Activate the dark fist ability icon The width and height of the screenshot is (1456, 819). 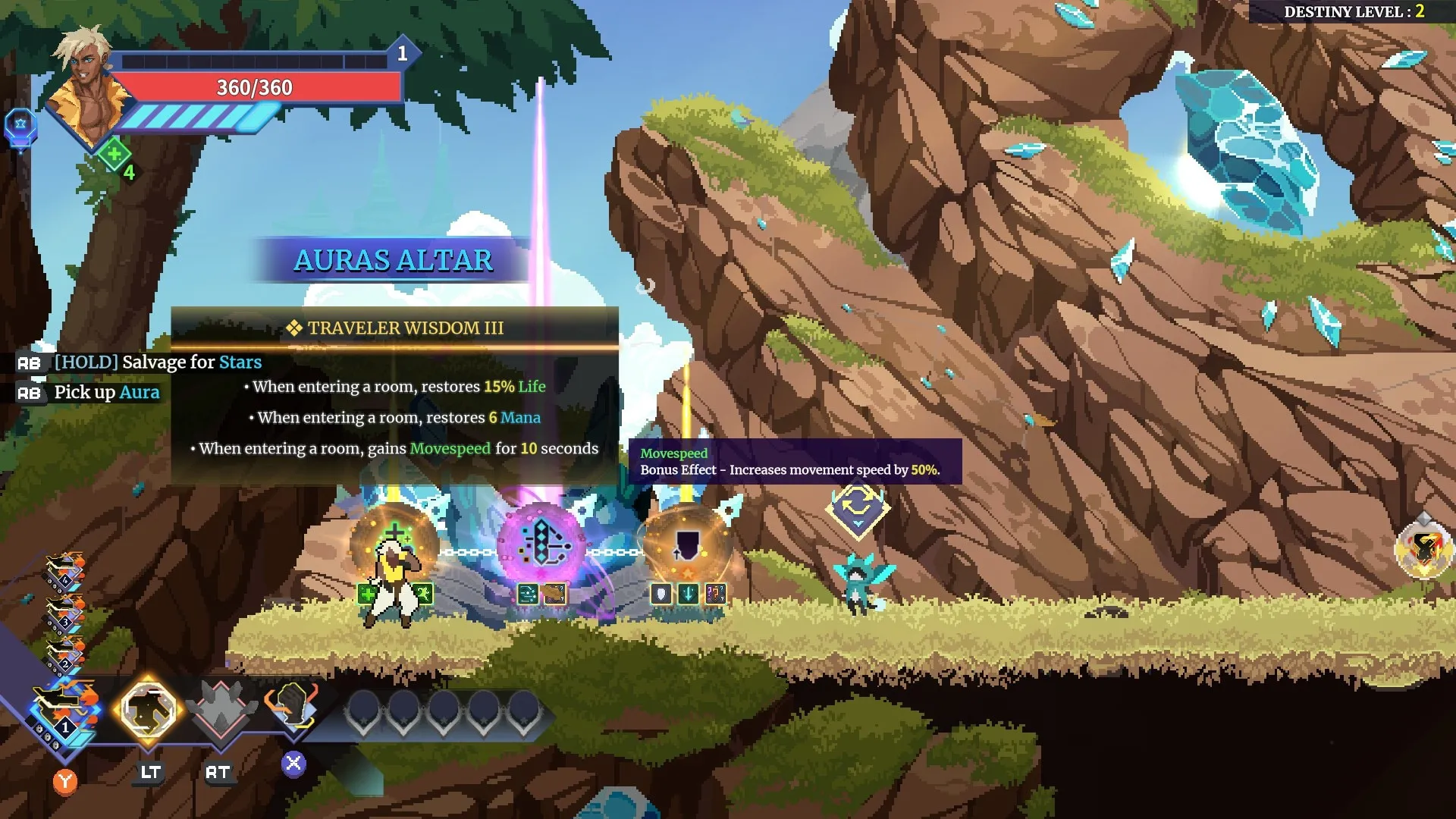292,707
